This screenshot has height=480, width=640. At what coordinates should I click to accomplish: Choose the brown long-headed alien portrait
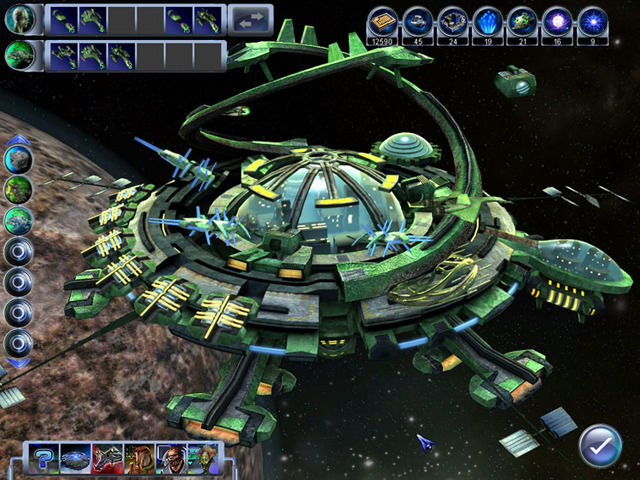click(139, 458)
